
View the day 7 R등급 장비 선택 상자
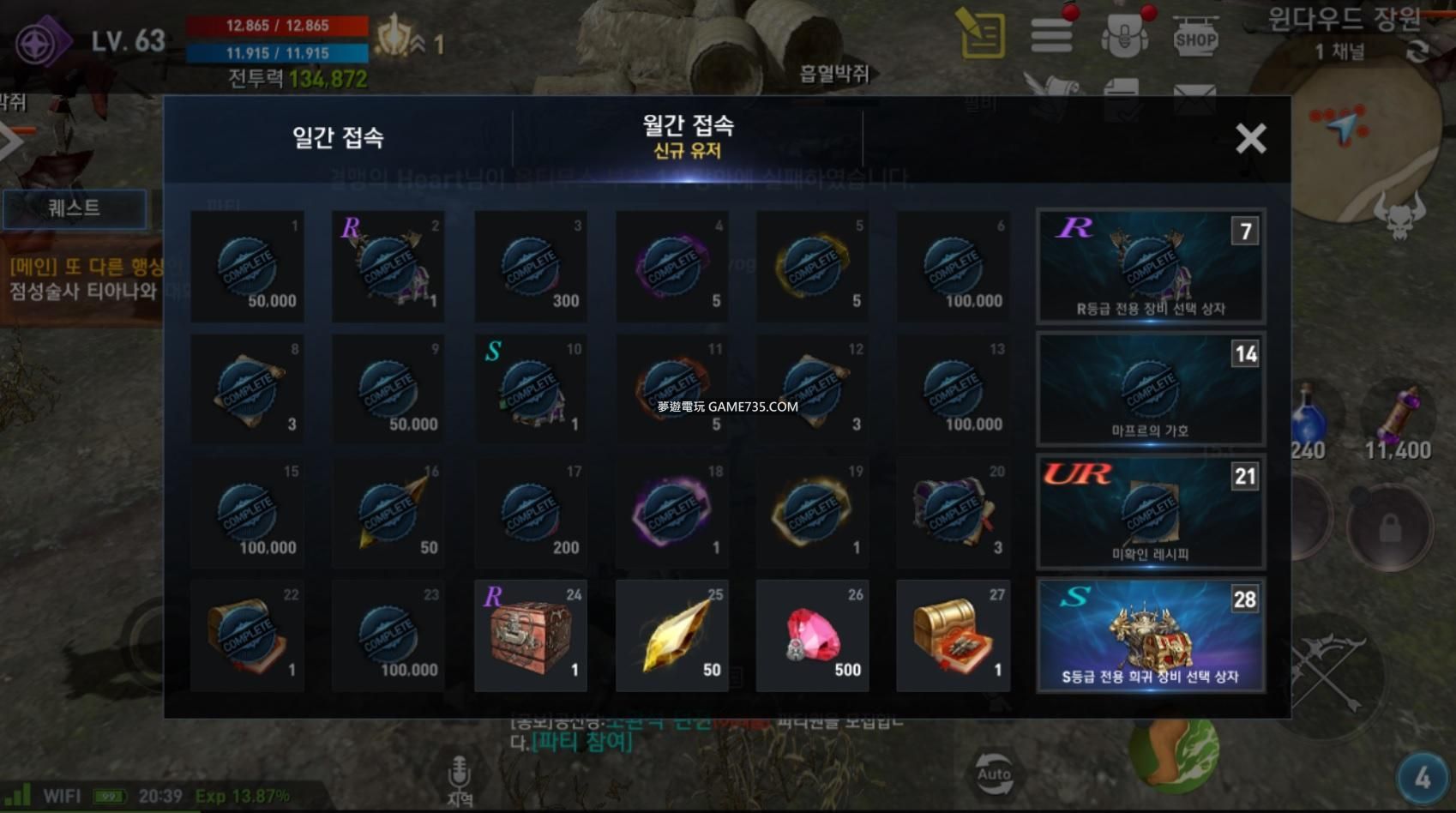click(x=1150, y=266)
